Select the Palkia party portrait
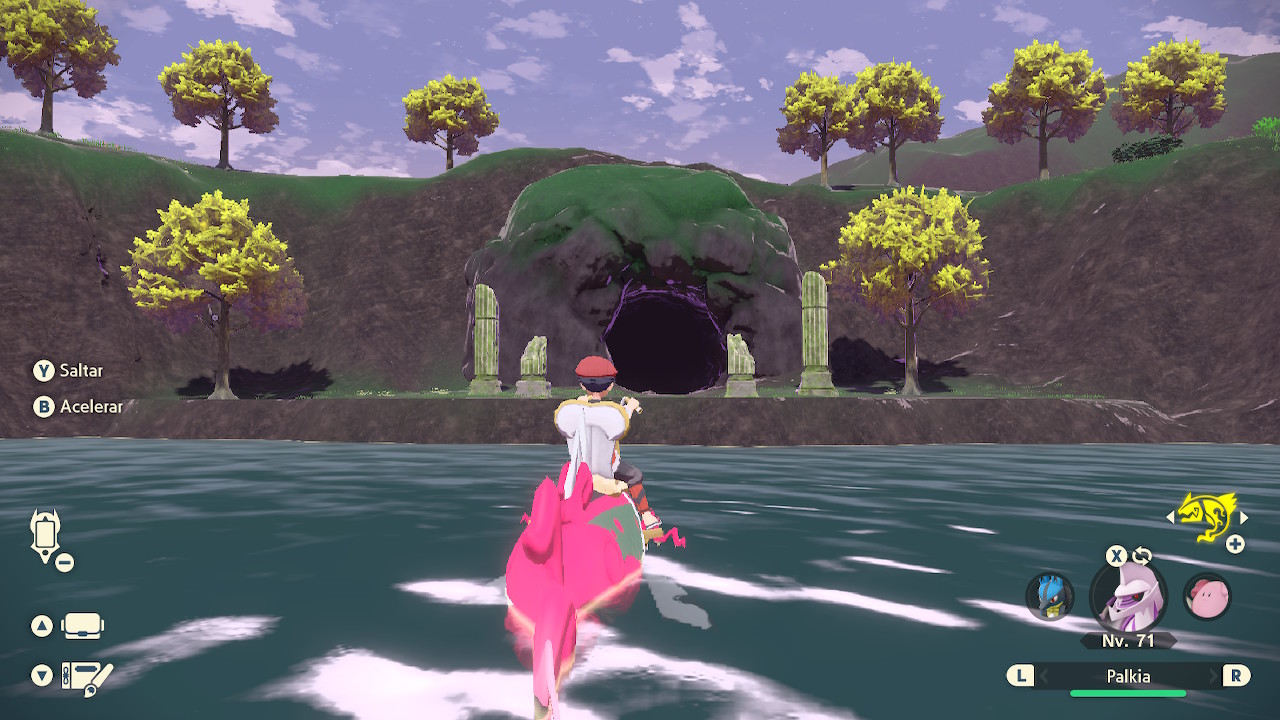This screenshot has width=1280, height=720. click(x=1128, y=597)
